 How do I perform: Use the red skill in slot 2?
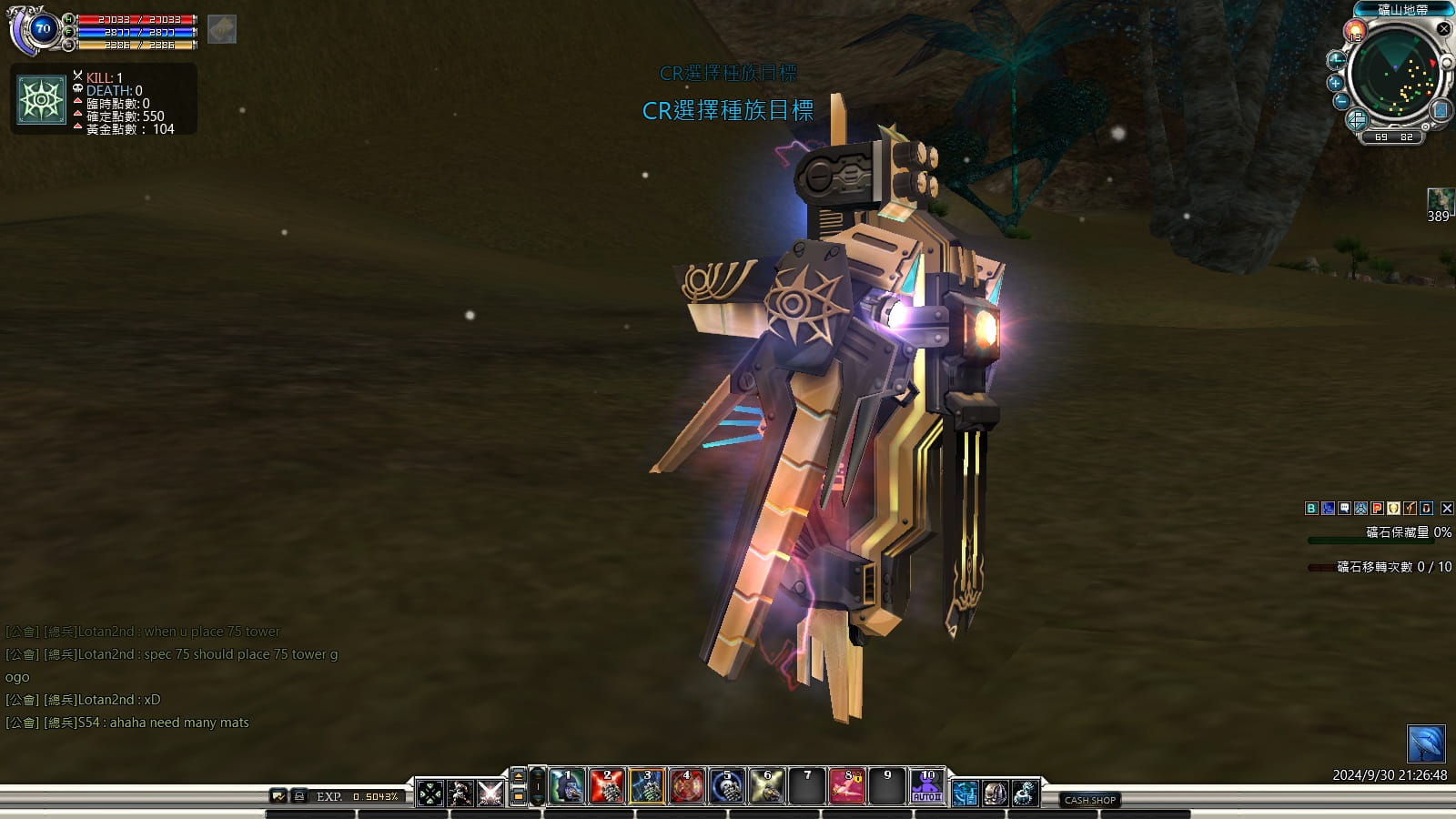[607, 787]
